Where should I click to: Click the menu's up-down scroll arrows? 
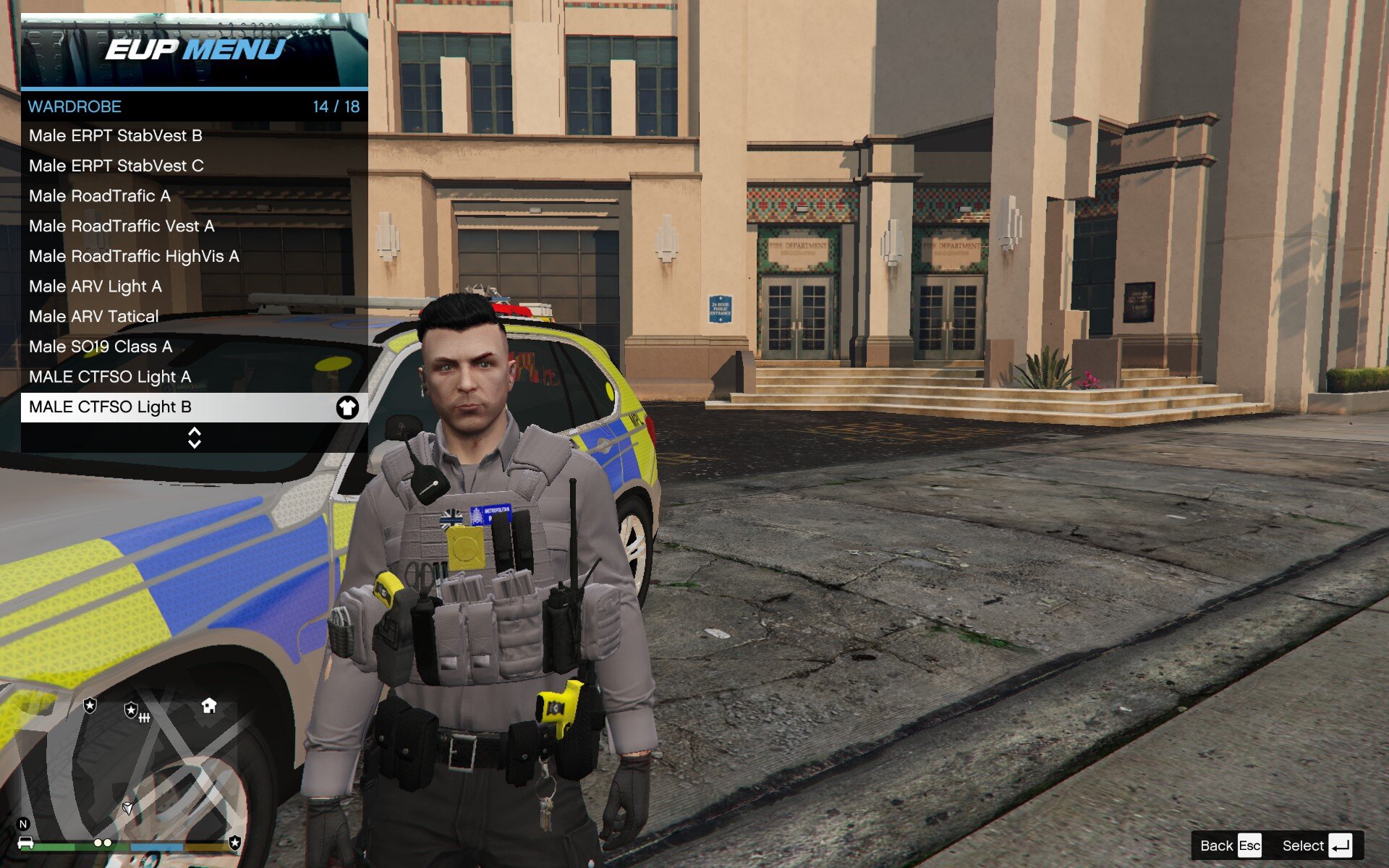point(194,438)
